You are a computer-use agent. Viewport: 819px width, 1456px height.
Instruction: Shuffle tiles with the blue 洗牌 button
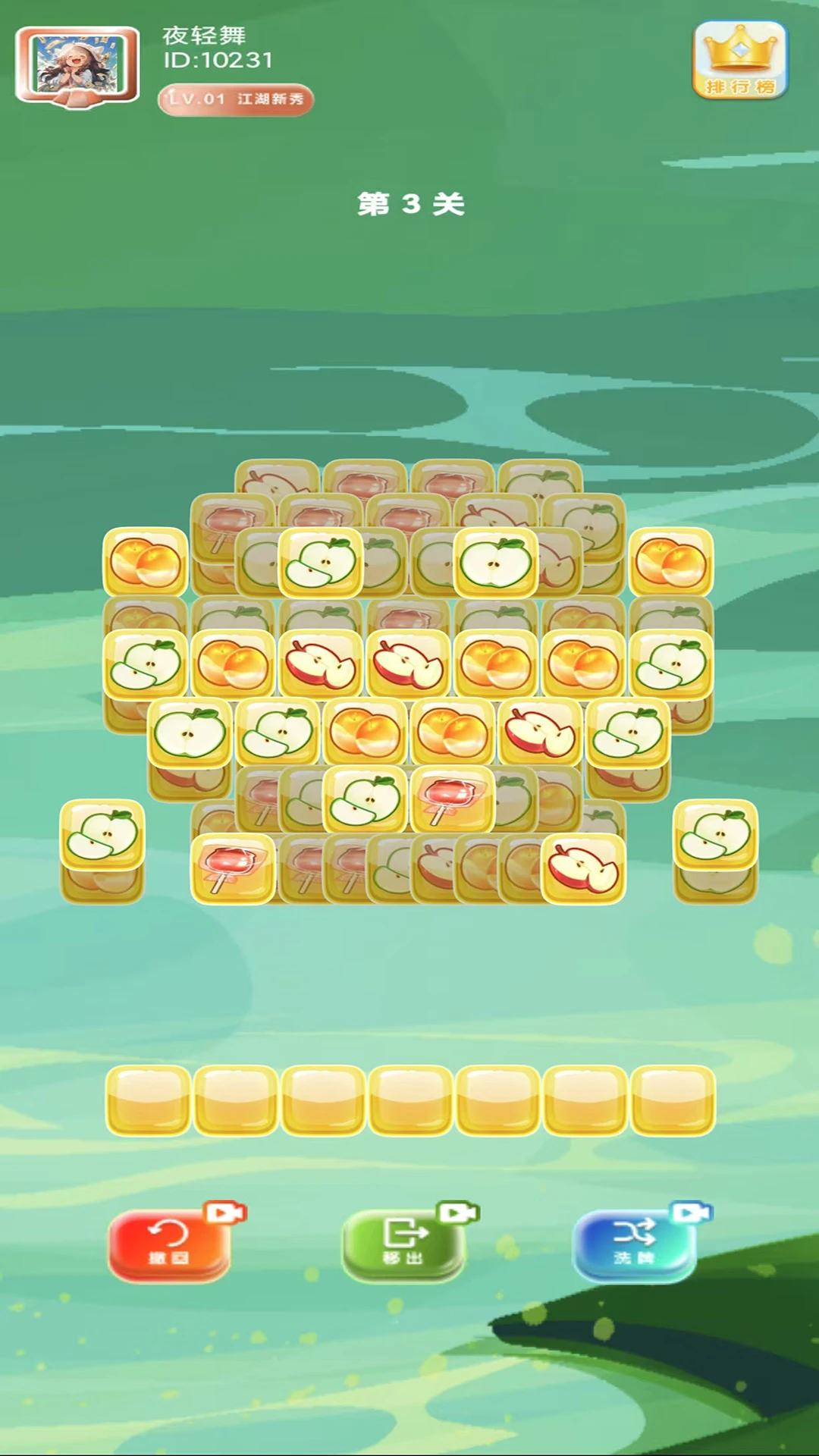pos(634,1244)
